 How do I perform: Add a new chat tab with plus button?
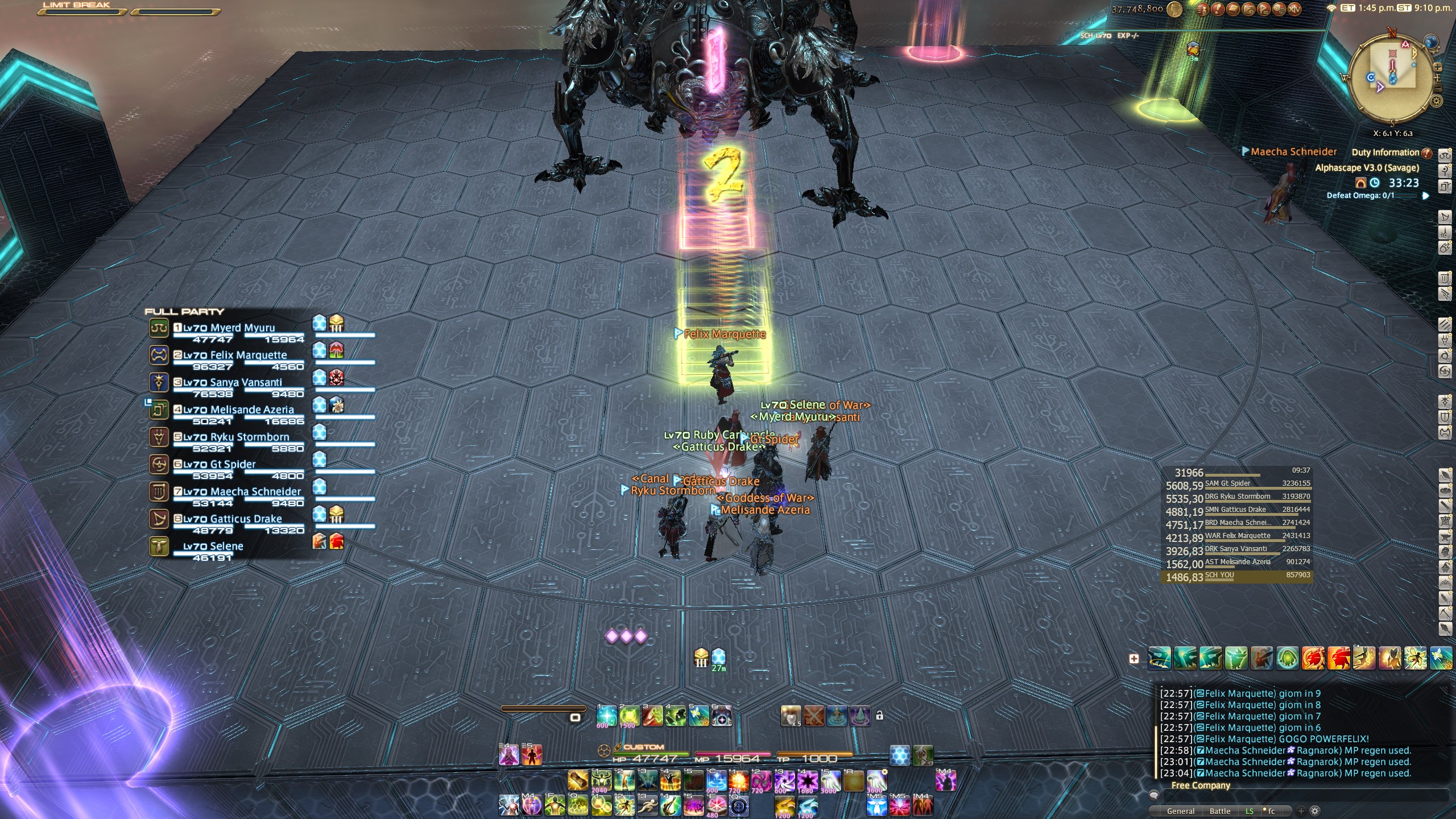[1301, 811]
